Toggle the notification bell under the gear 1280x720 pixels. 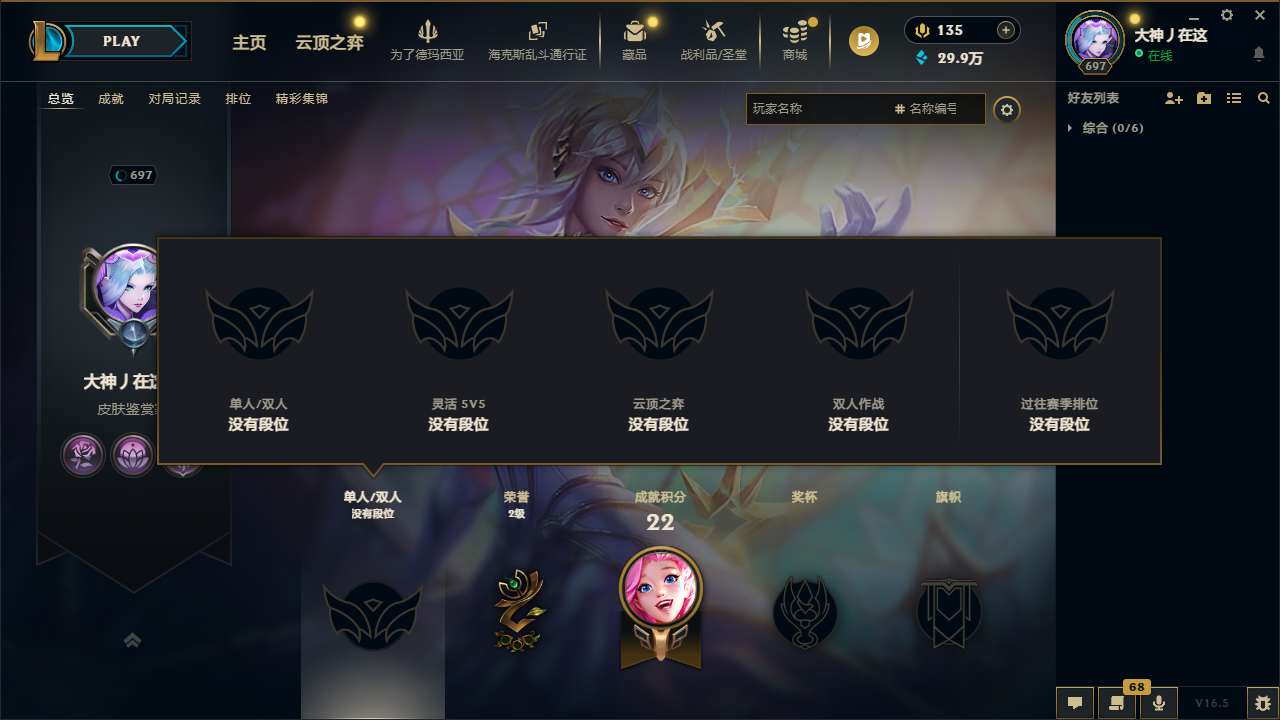[x=1258, y=51]
